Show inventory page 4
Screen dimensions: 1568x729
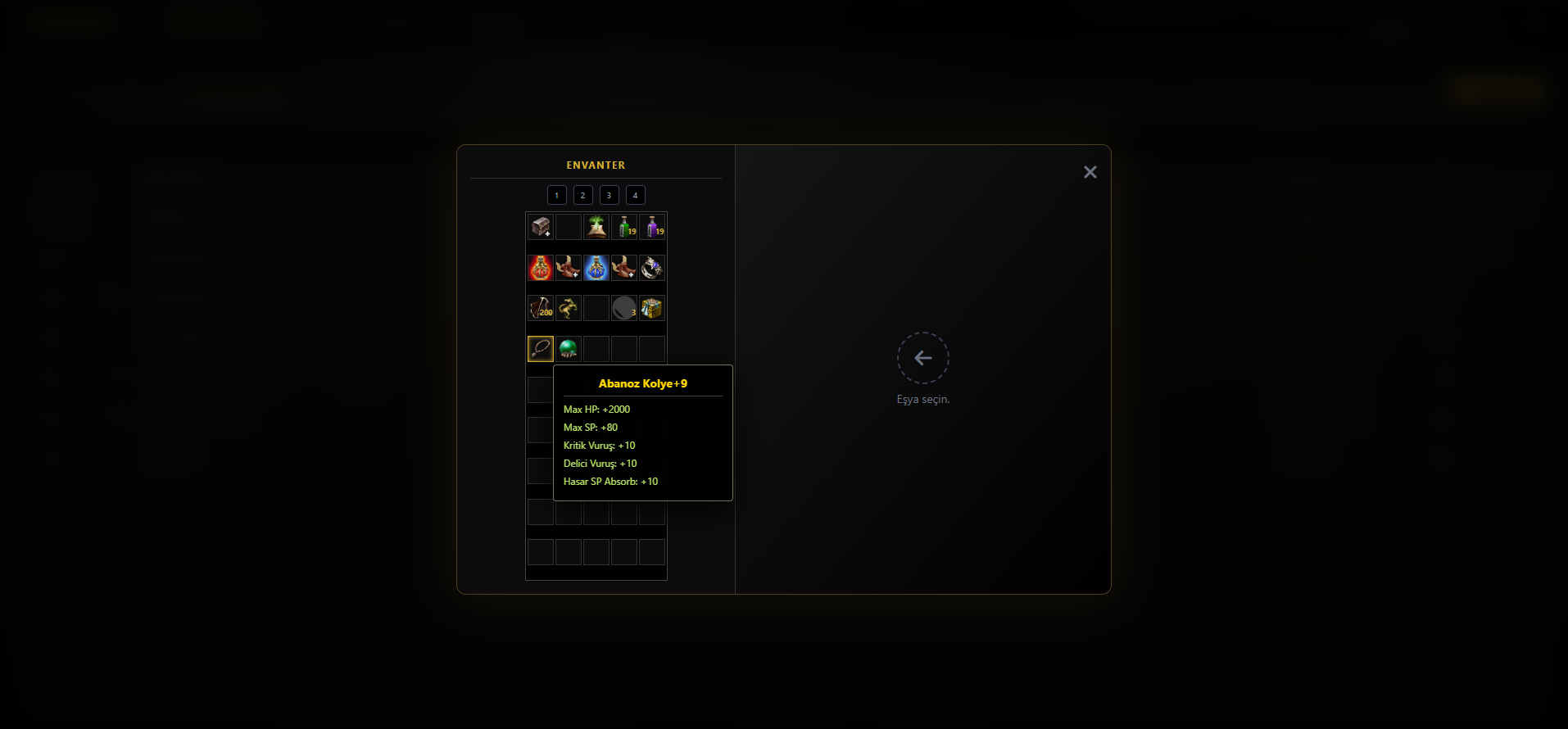(636, 195)
